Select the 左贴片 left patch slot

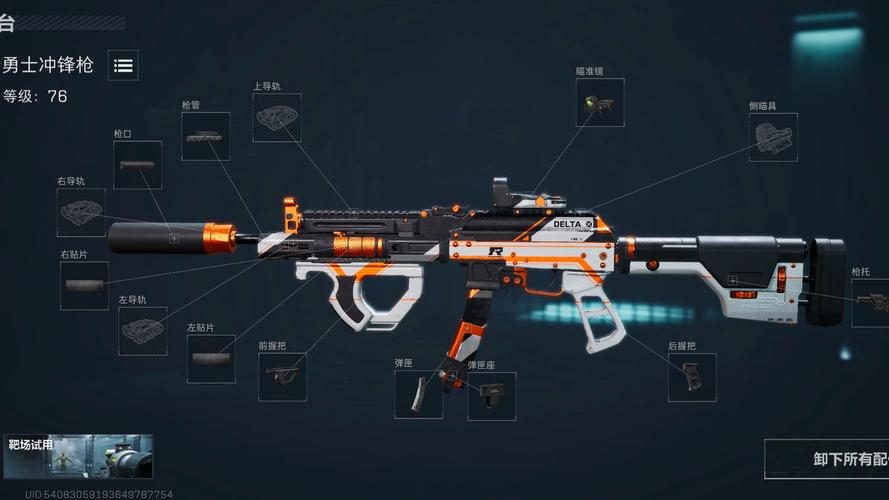click(211, 358)
